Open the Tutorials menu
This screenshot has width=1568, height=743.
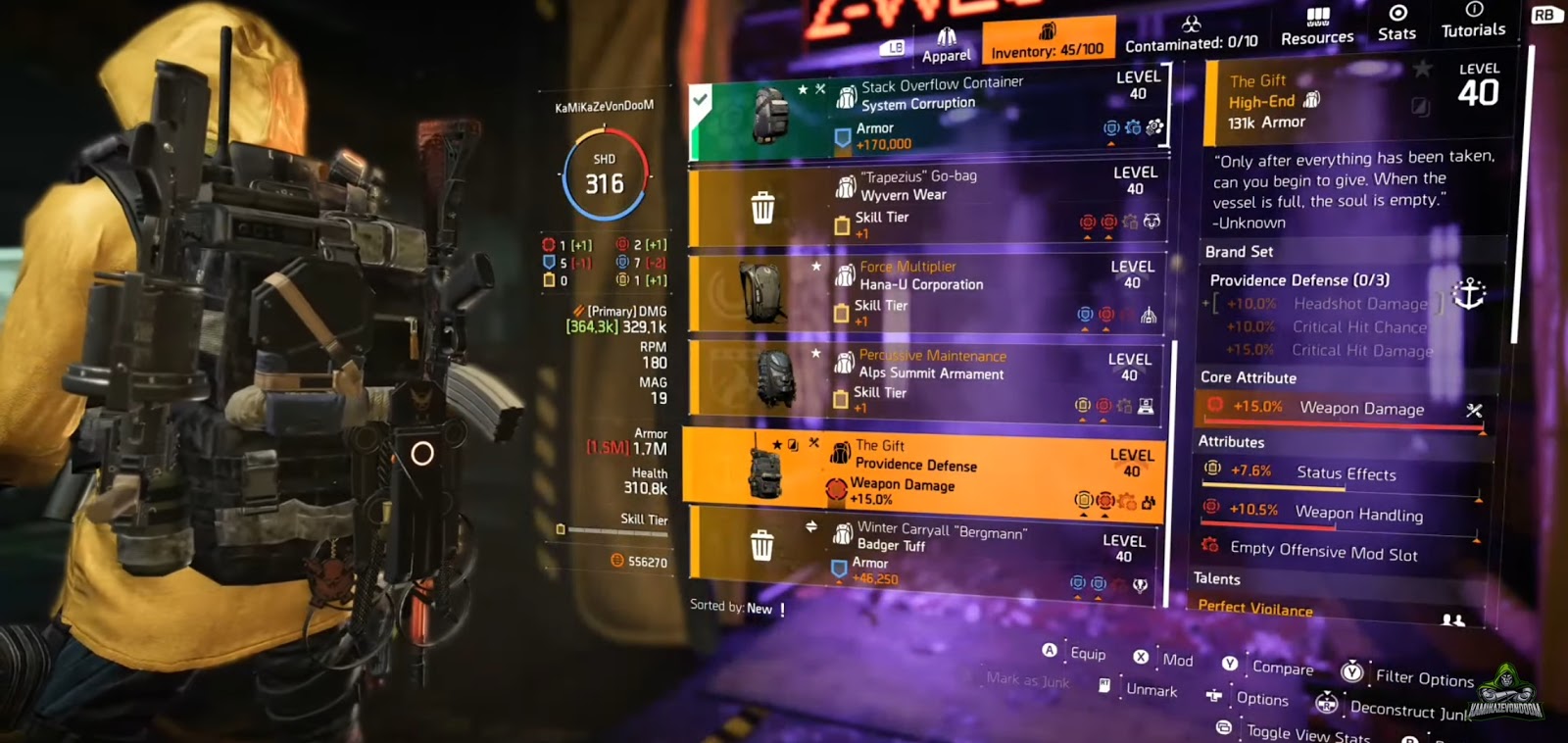[1472, 24]
